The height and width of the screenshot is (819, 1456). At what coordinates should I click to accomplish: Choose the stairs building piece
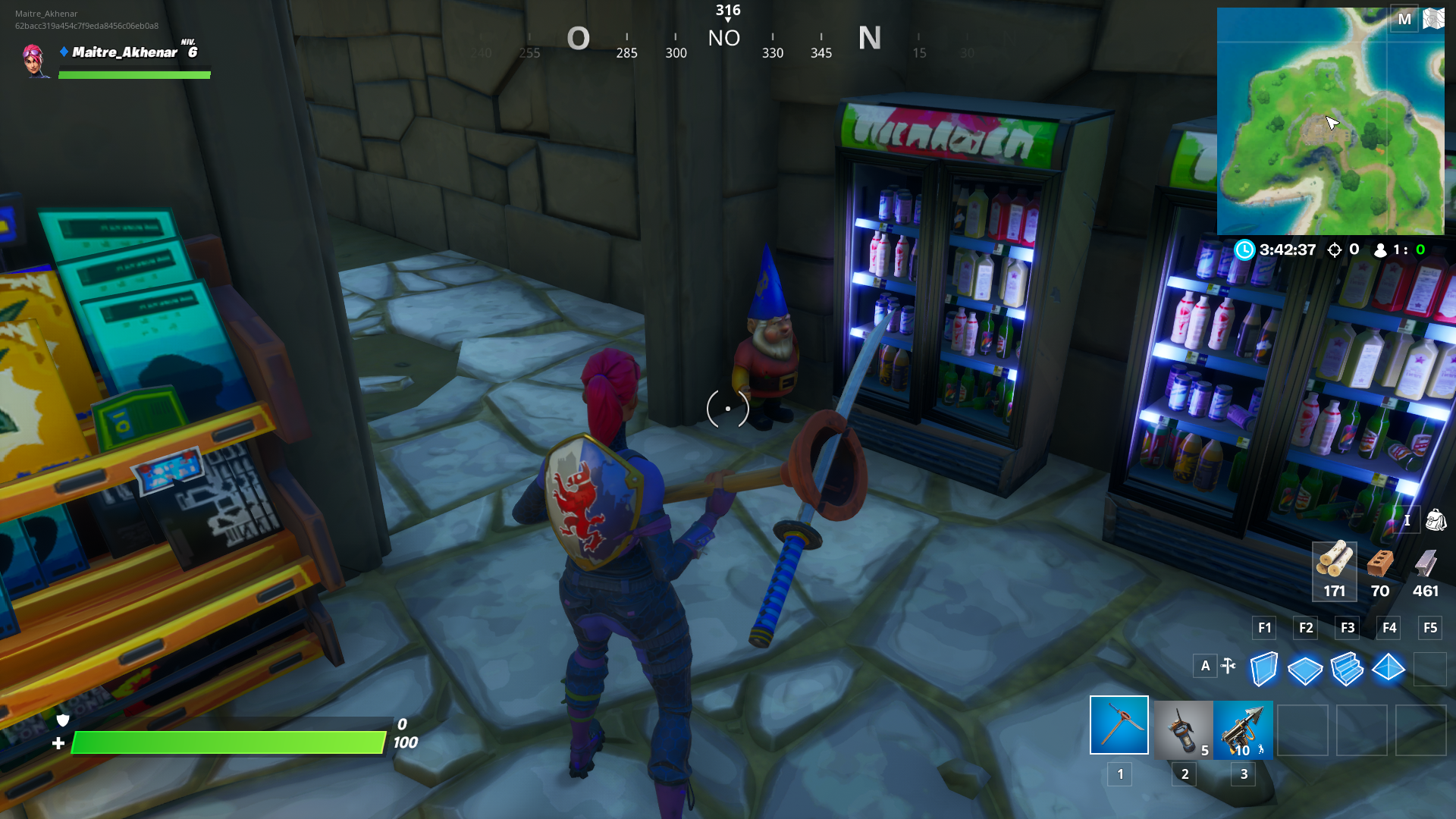(1347, 669)
